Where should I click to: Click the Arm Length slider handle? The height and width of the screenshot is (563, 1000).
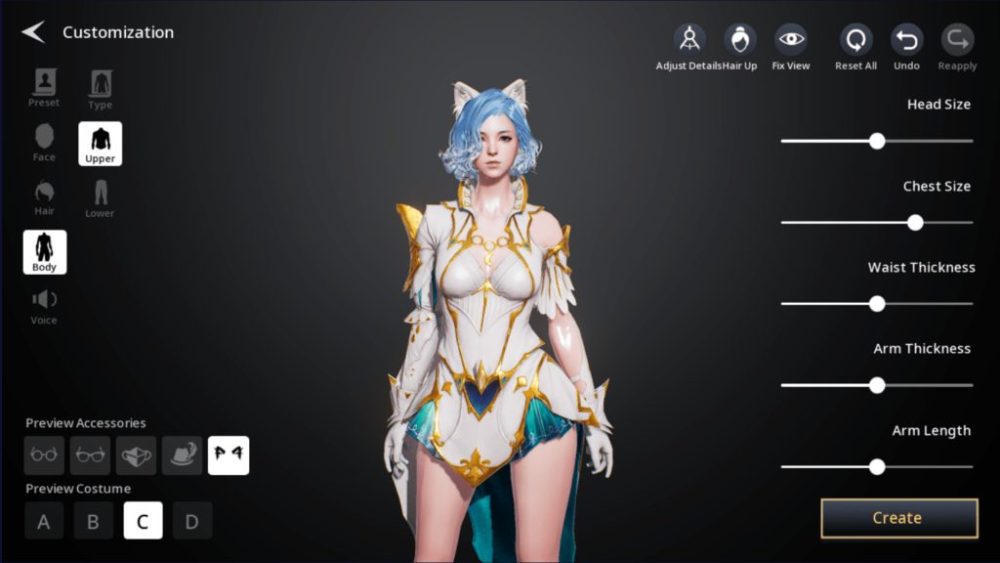tap(877, 466)
